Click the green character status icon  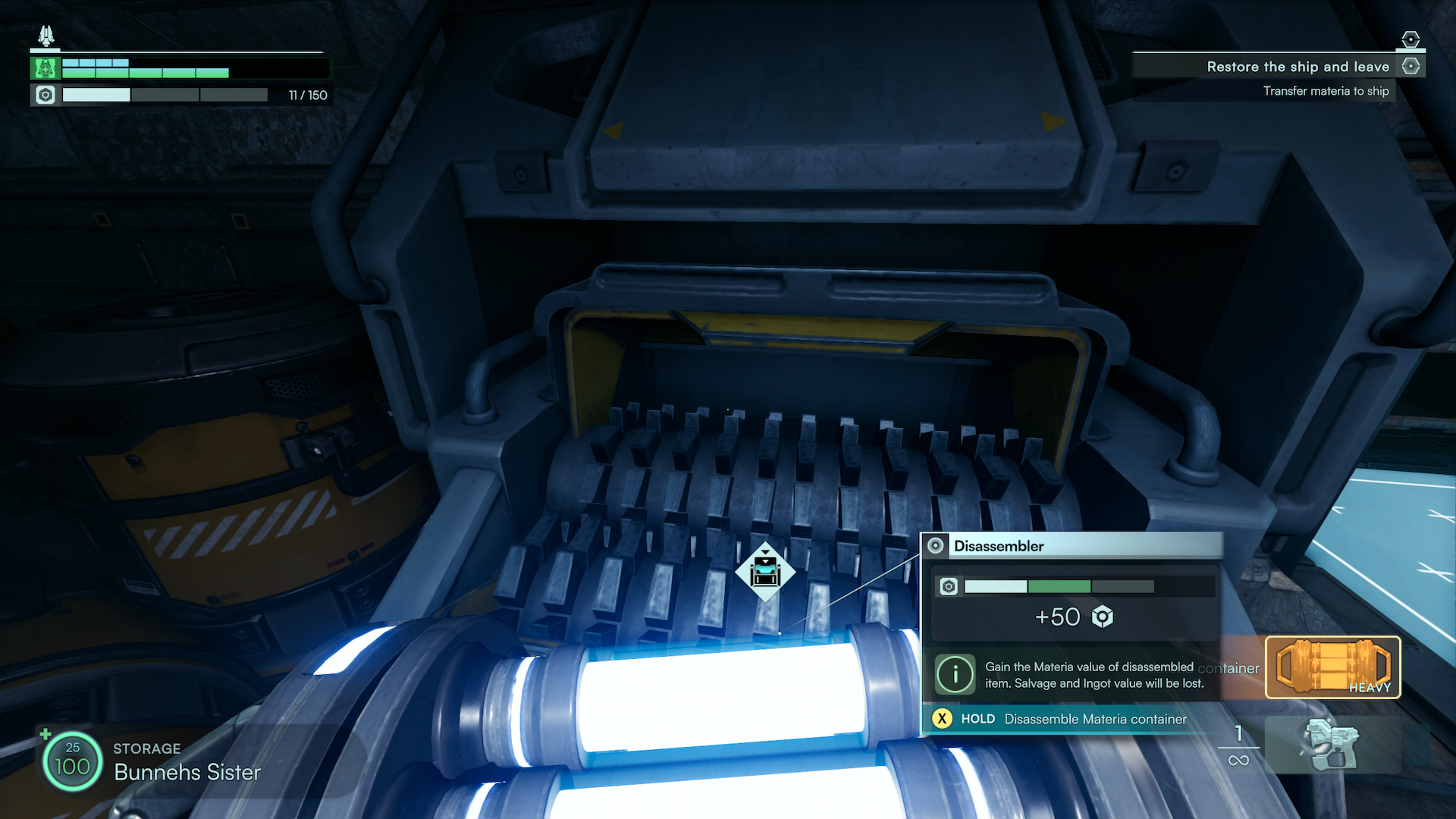(x=45, y=69)
